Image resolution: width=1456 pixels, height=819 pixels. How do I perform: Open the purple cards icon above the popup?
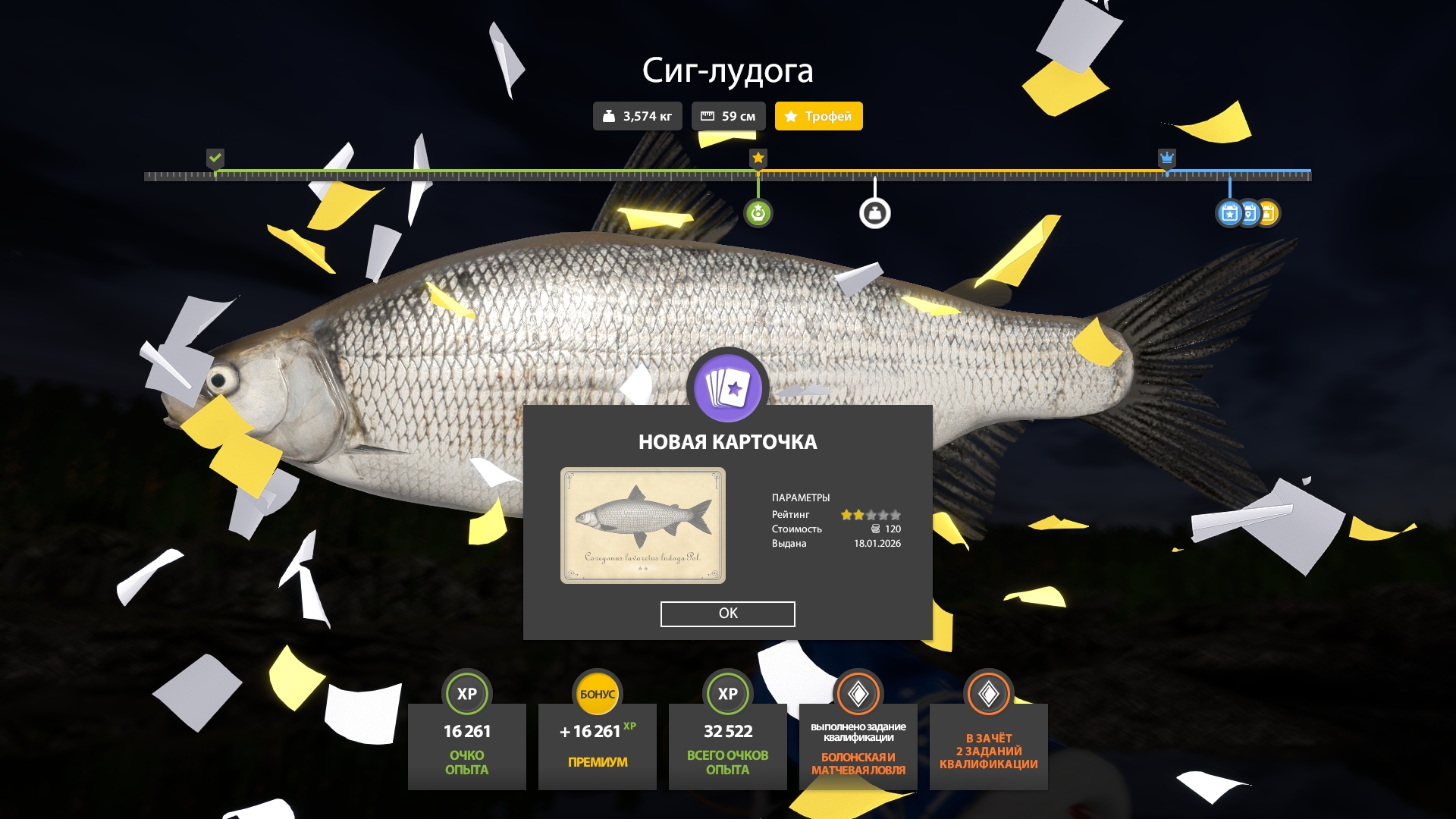727,388
